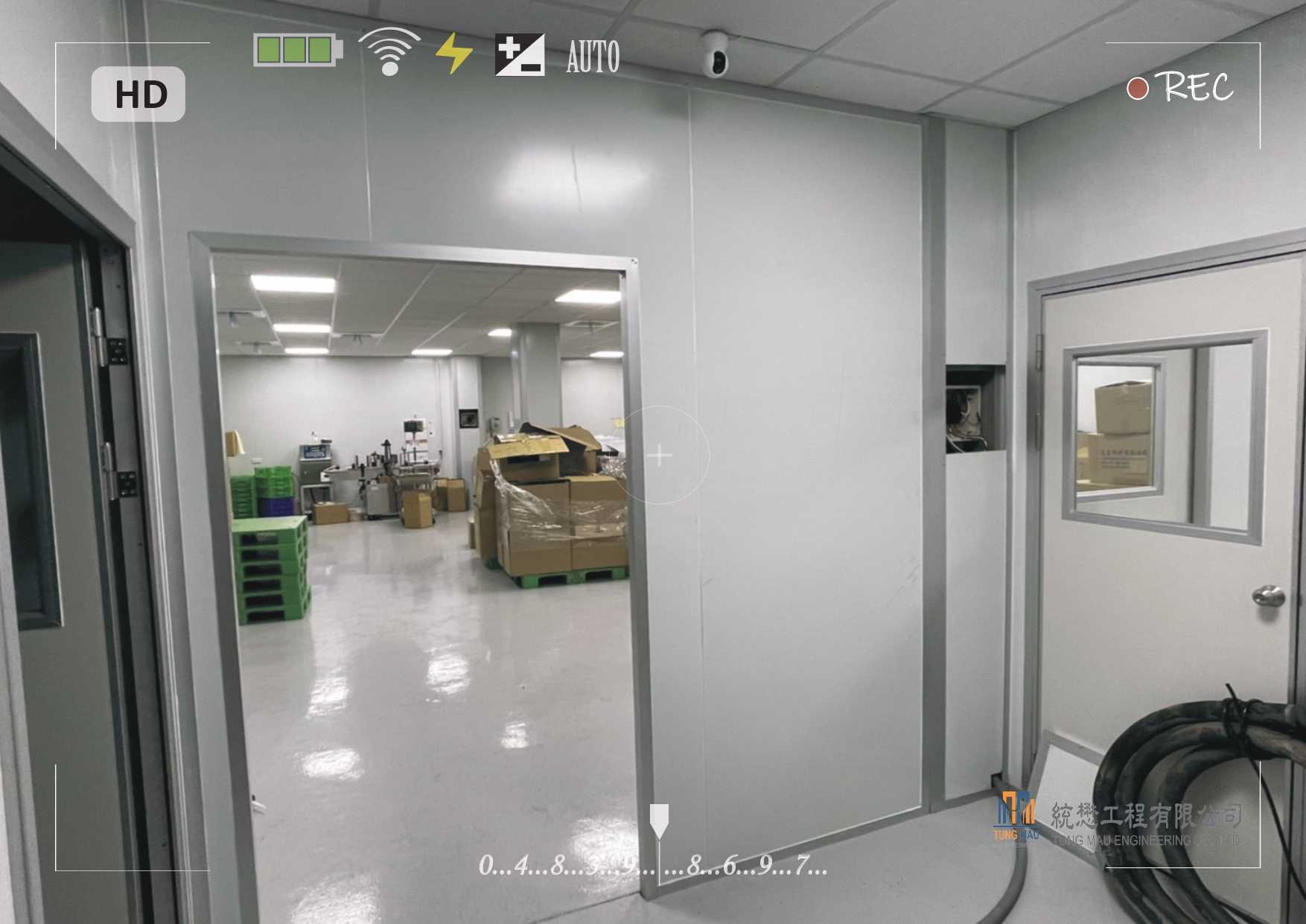Screen dimensions: 1306x924
Task: Toggle the yellow lightning flash icon
Action: point(453,54)
